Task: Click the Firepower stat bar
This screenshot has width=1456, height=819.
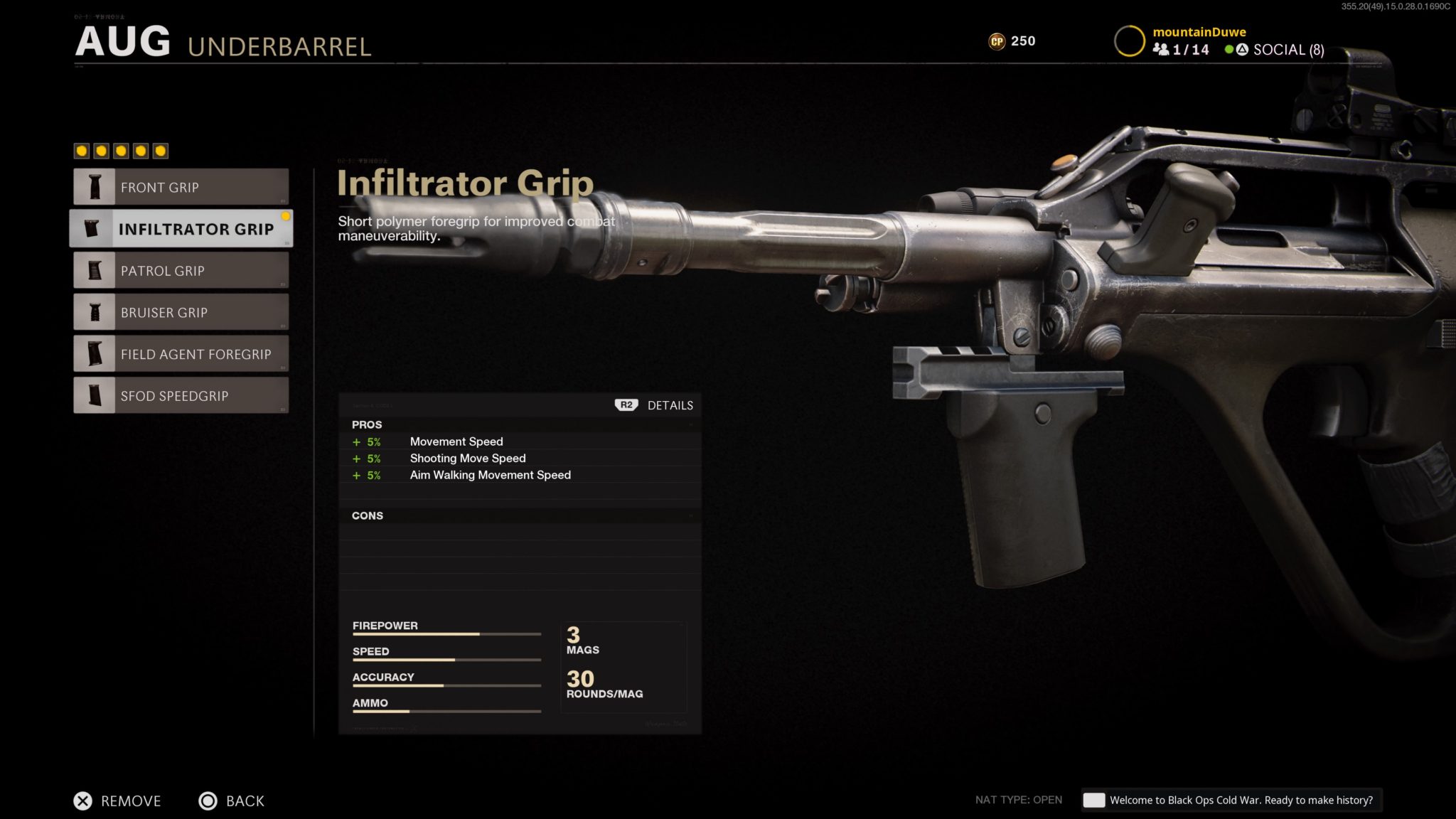Action: point(446,633)
